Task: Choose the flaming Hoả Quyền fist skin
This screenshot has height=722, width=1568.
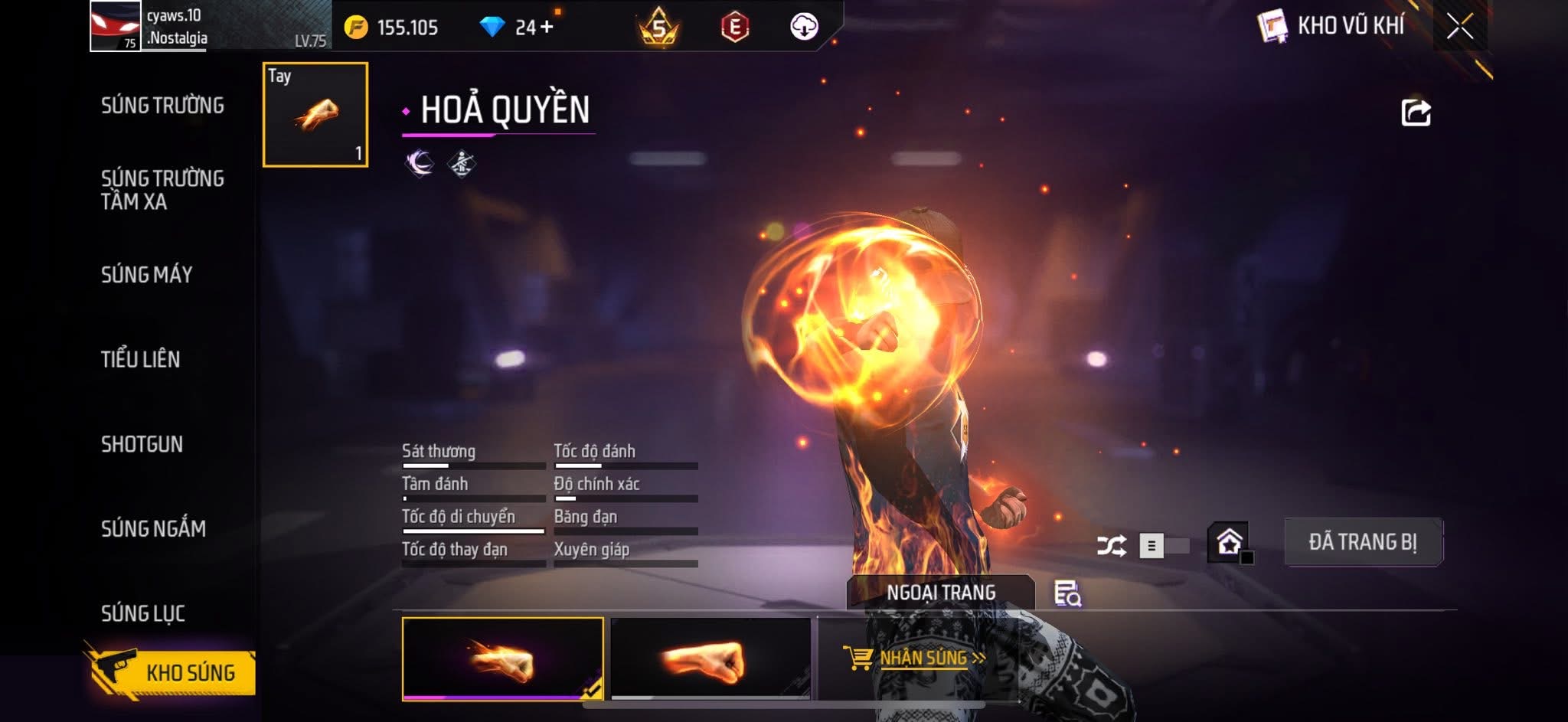Action: click(x=502, y=658)
